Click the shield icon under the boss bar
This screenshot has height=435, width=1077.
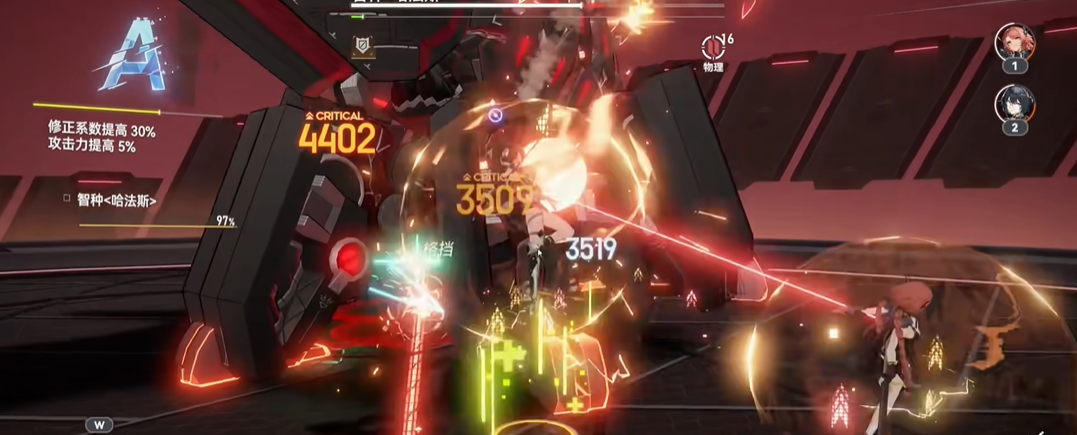click(x=362, y=45)
